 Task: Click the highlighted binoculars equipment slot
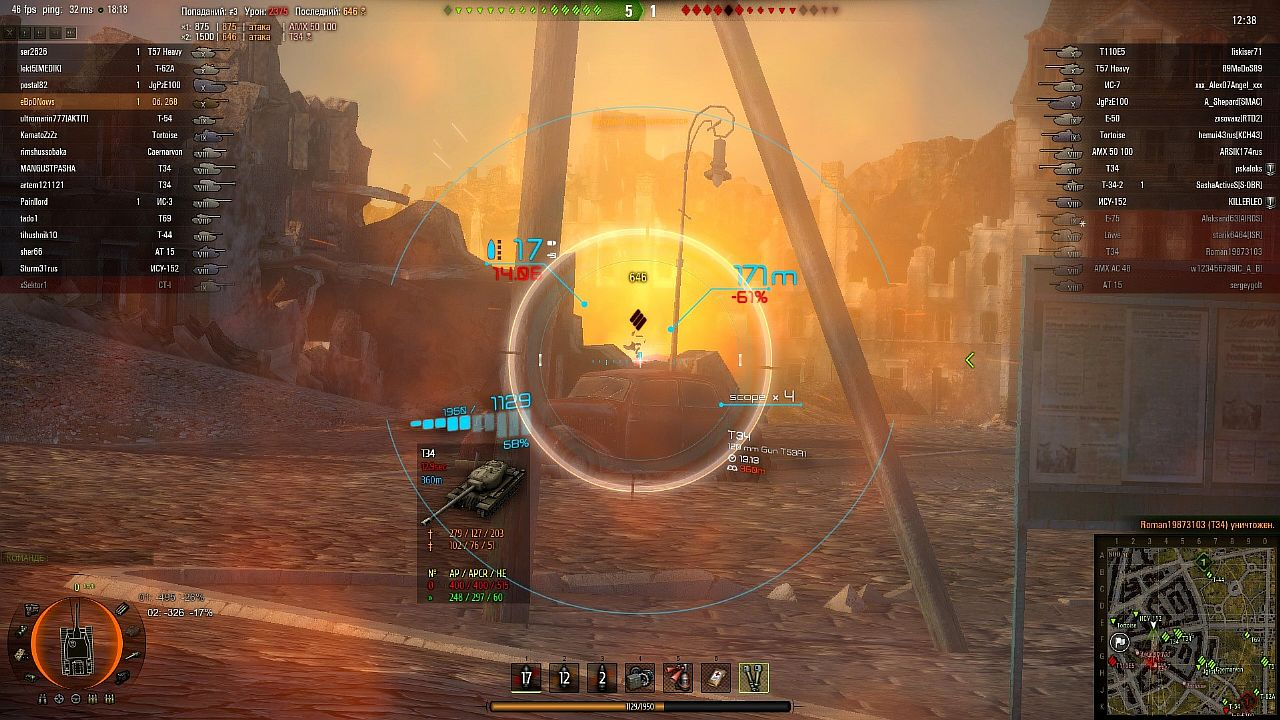(x=753, y=678)
